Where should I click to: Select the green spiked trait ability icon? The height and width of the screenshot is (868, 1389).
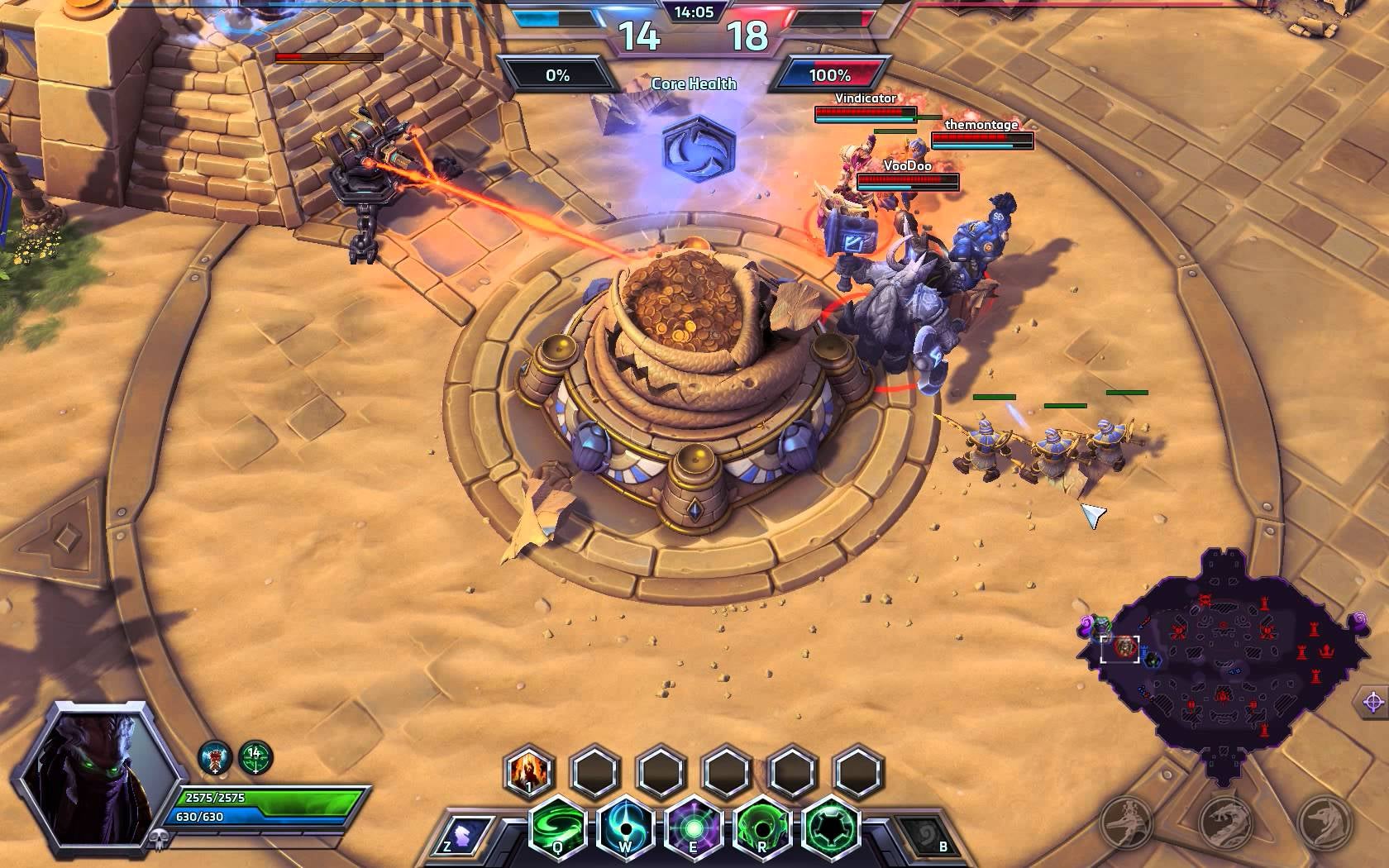pos(830,827)
